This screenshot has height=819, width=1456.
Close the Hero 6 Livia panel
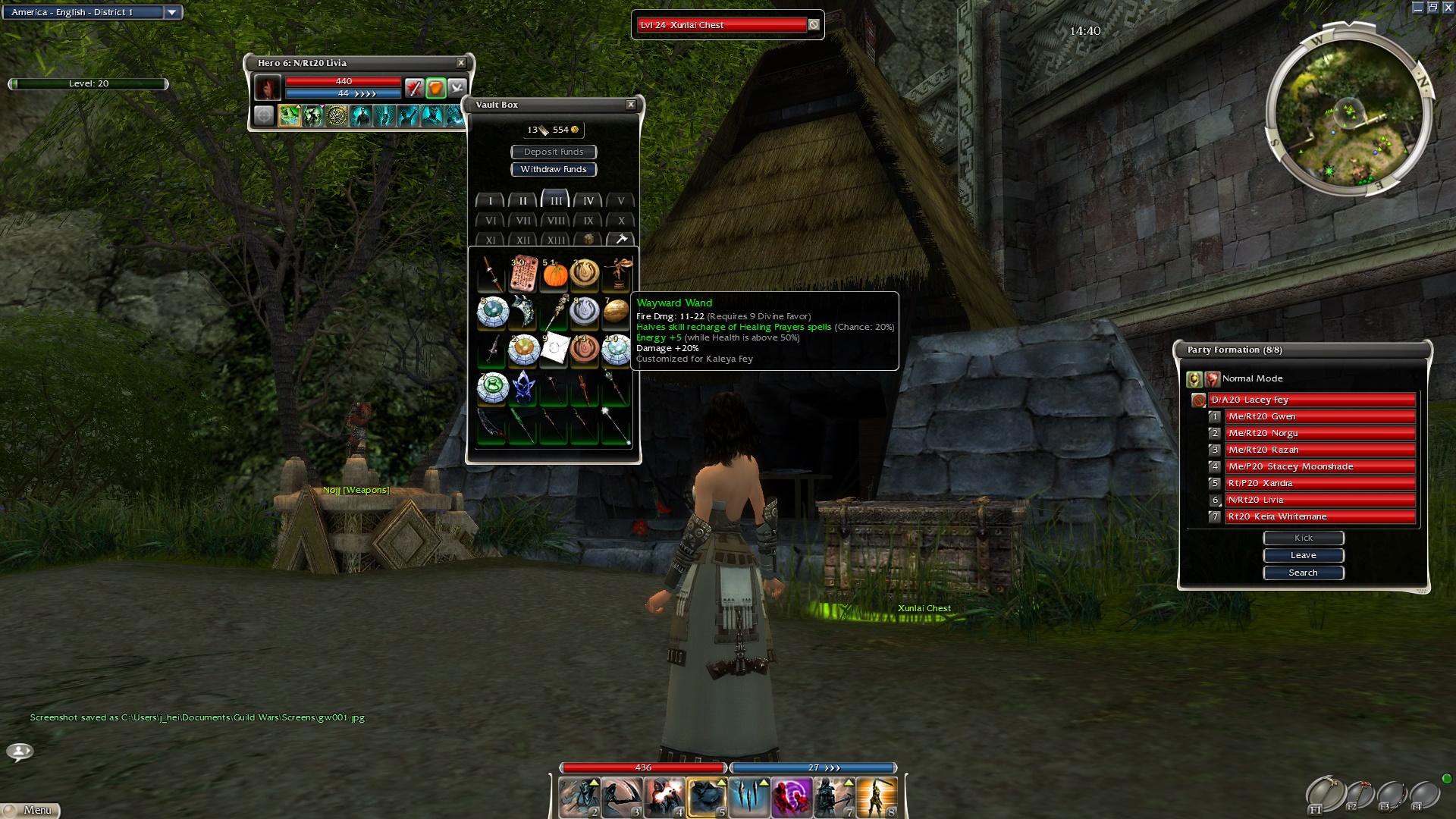(x=461, y=63)
